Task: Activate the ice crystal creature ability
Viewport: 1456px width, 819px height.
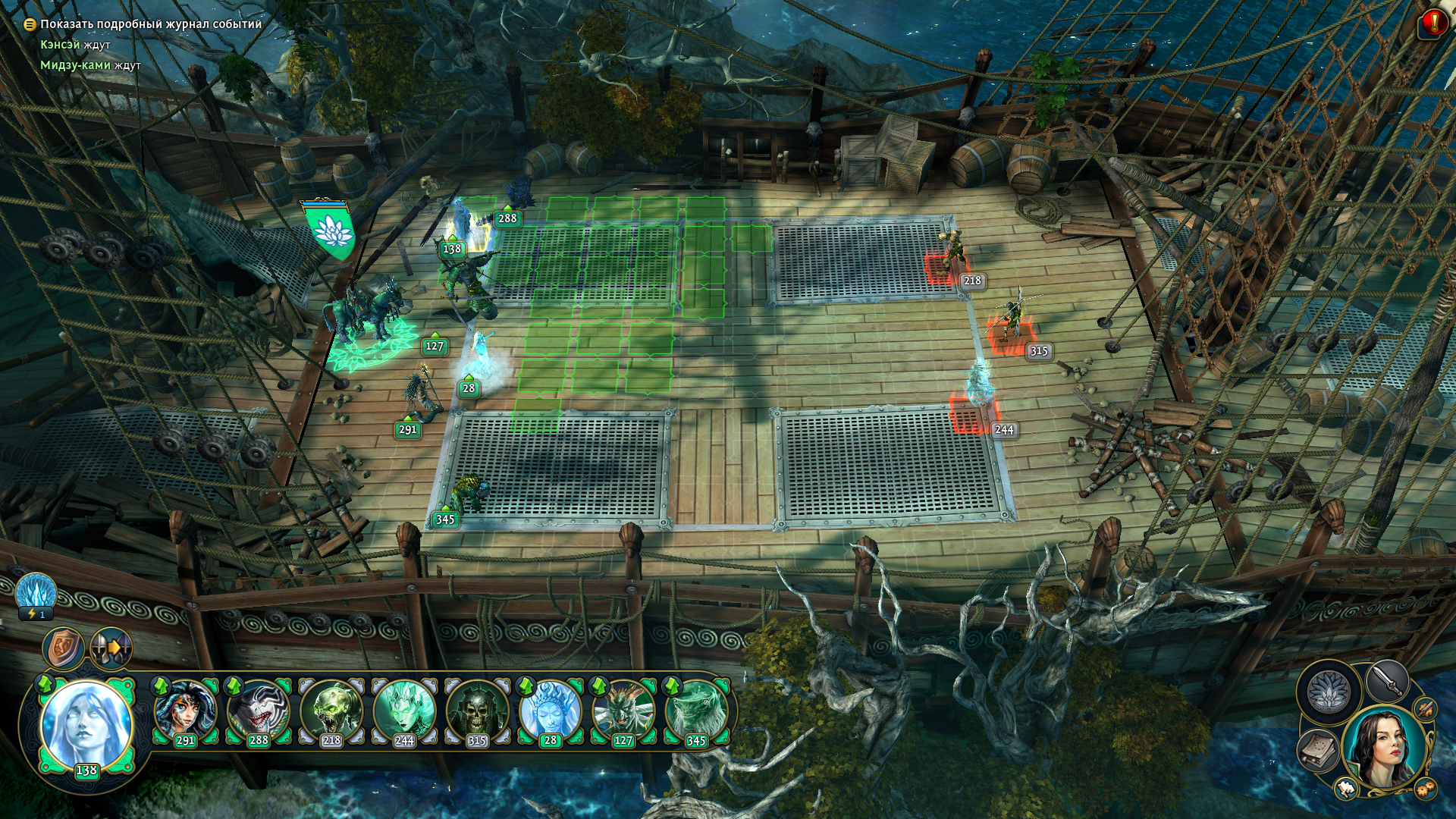Action: pos(36,594)
